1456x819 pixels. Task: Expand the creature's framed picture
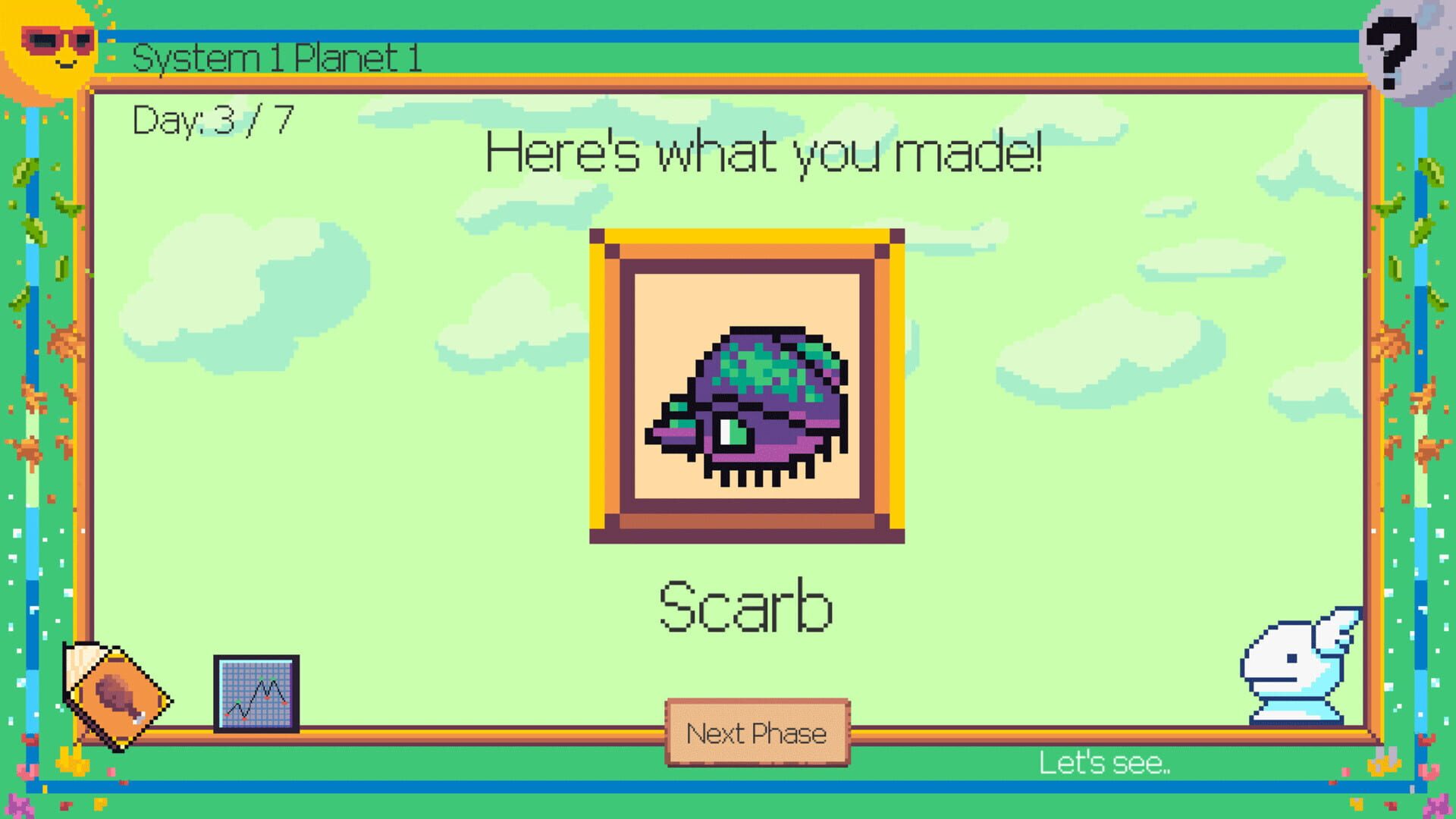pyautogui.click(x=747, y=387)
